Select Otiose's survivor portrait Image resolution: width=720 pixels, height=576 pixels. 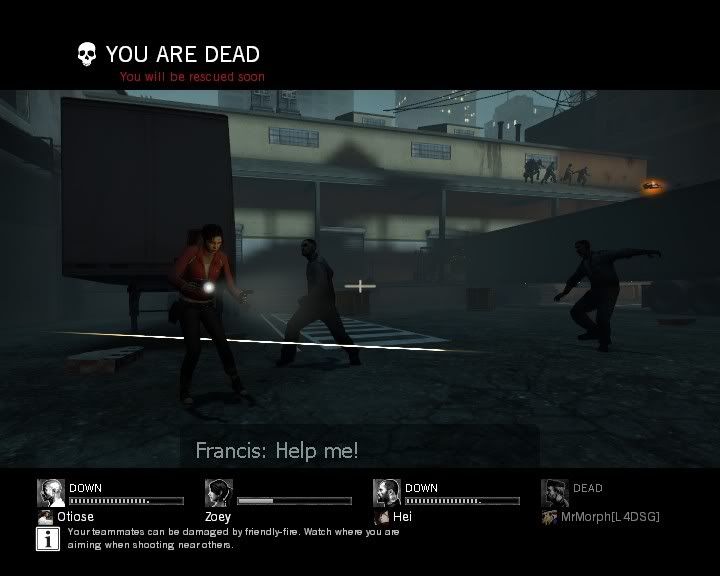click(x=51, y=493)
